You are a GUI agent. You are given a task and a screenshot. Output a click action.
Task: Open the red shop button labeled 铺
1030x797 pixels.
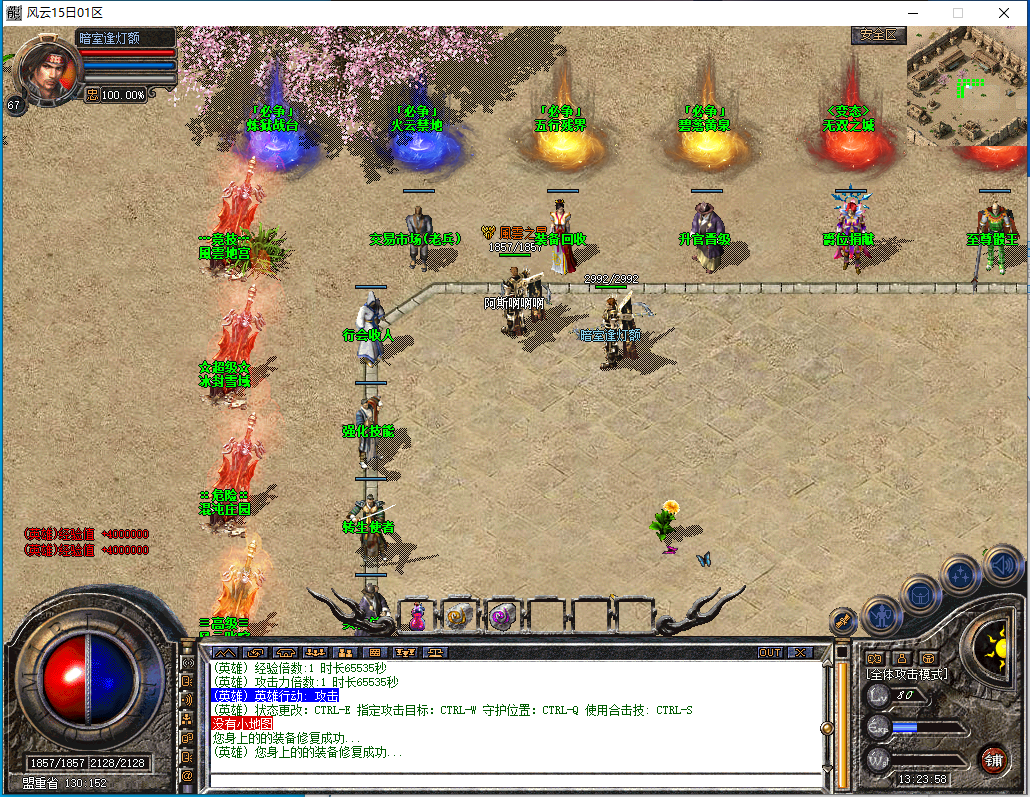pos(992,758)
